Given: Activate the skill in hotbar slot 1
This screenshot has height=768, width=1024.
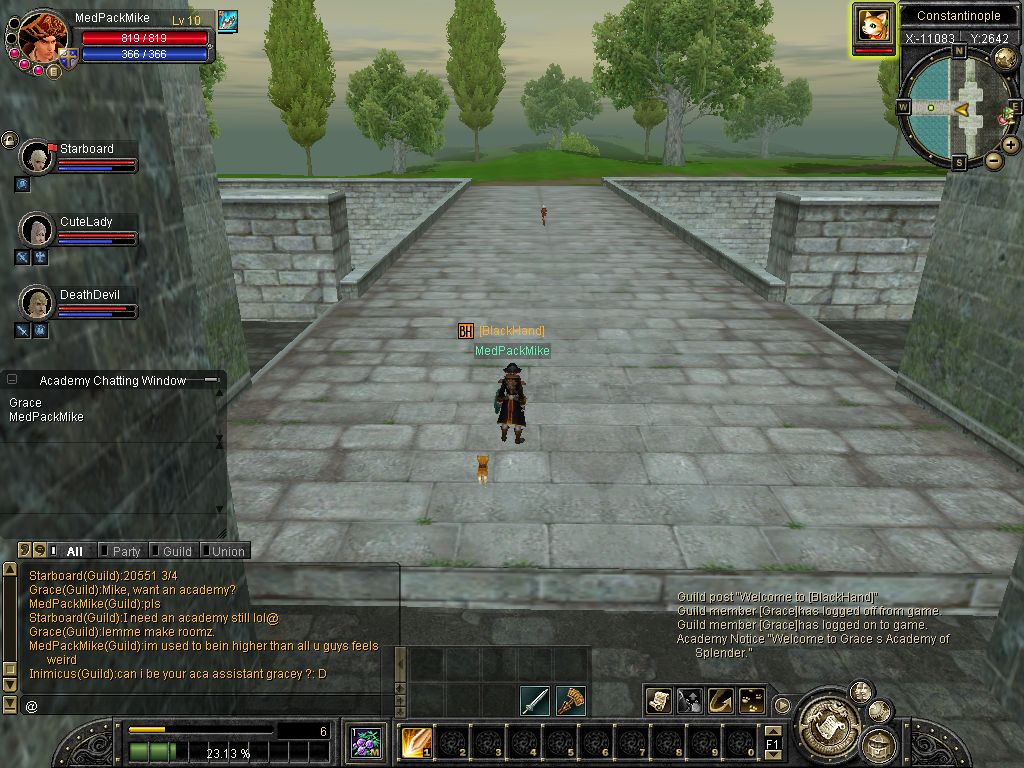Looking at the screenshot, I should 416,743.
